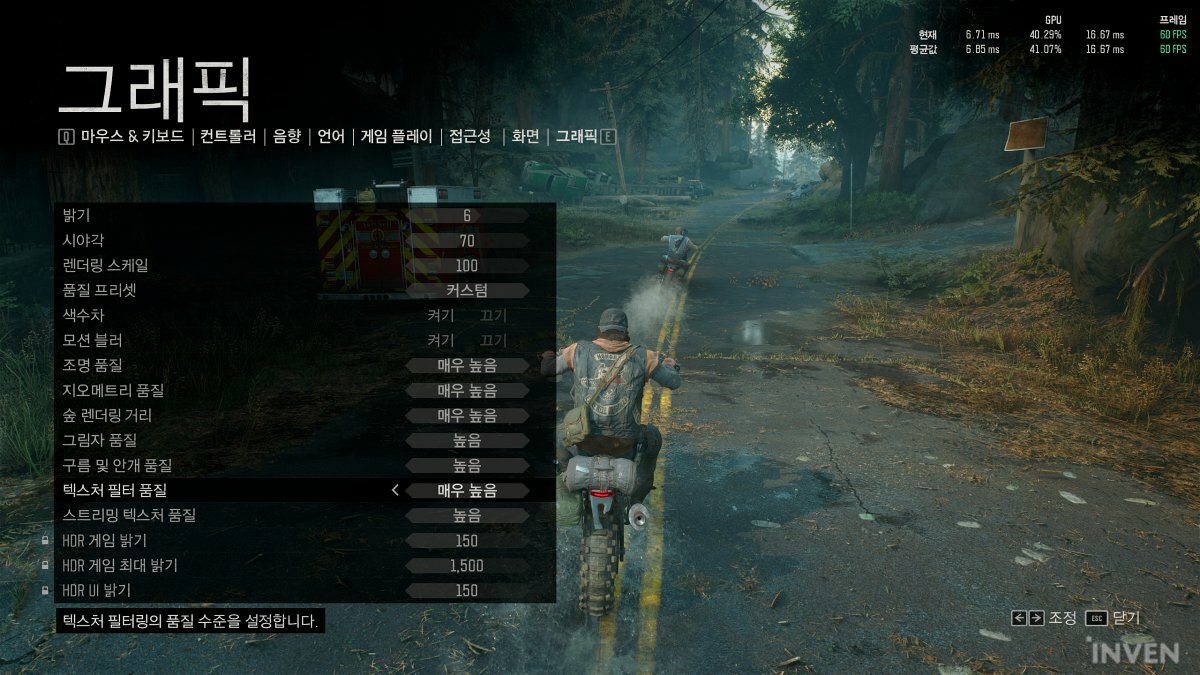
Task: Switch to the 접근성 tab
Action: tap(470, 137)
